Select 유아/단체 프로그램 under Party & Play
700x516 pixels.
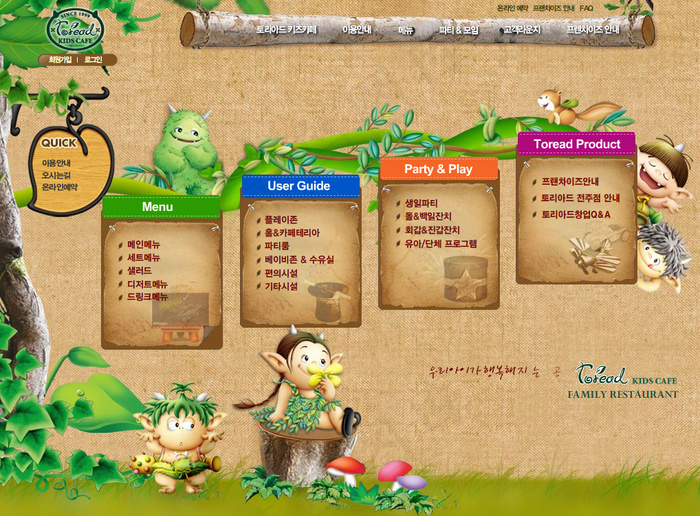point(440,243)
